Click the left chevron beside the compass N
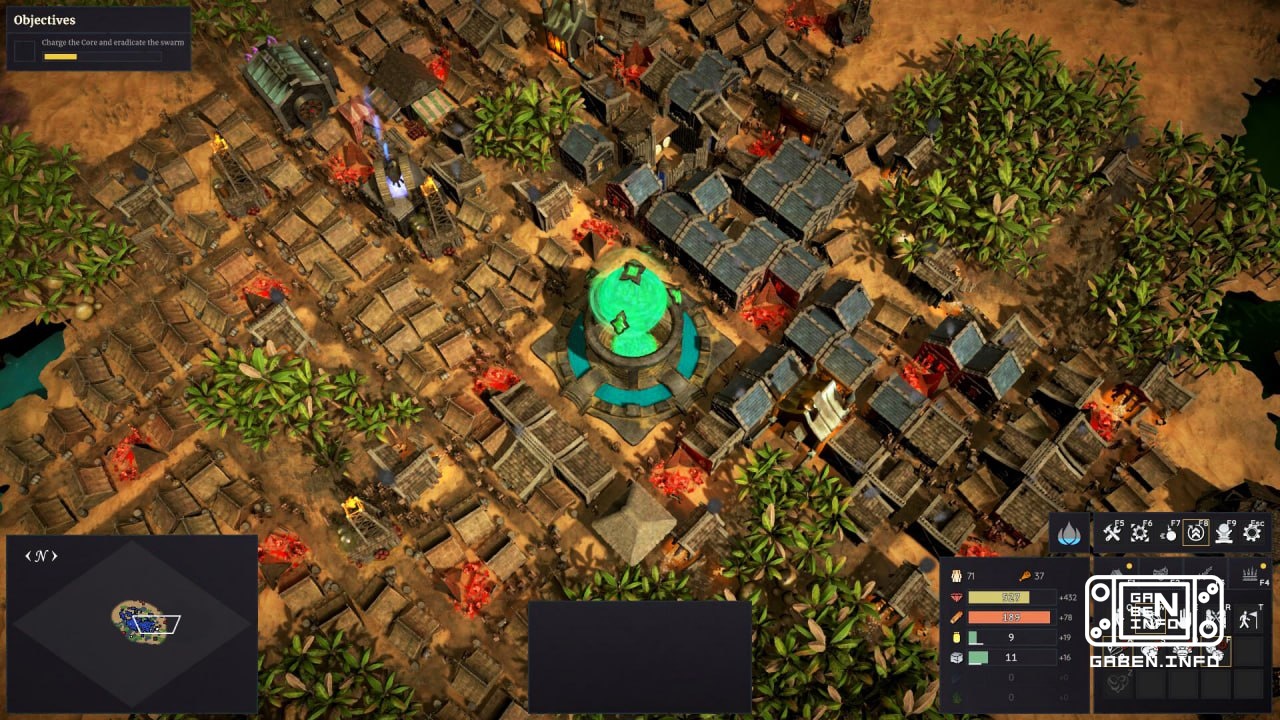Screen dimensions: 1280x720 (x=28, y=557)
